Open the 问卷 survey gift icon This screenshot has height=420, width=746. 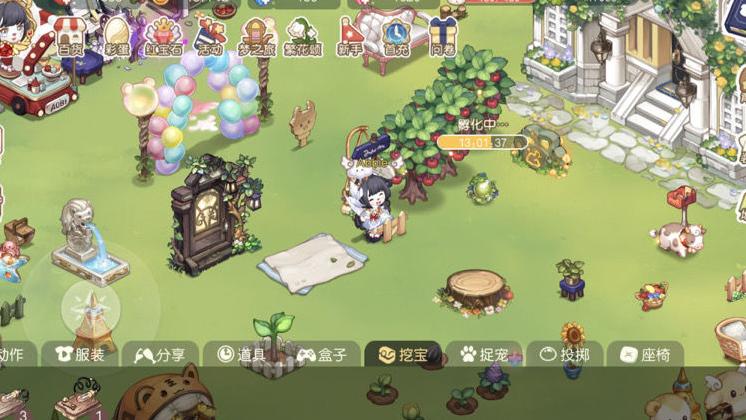pos(443,36)
